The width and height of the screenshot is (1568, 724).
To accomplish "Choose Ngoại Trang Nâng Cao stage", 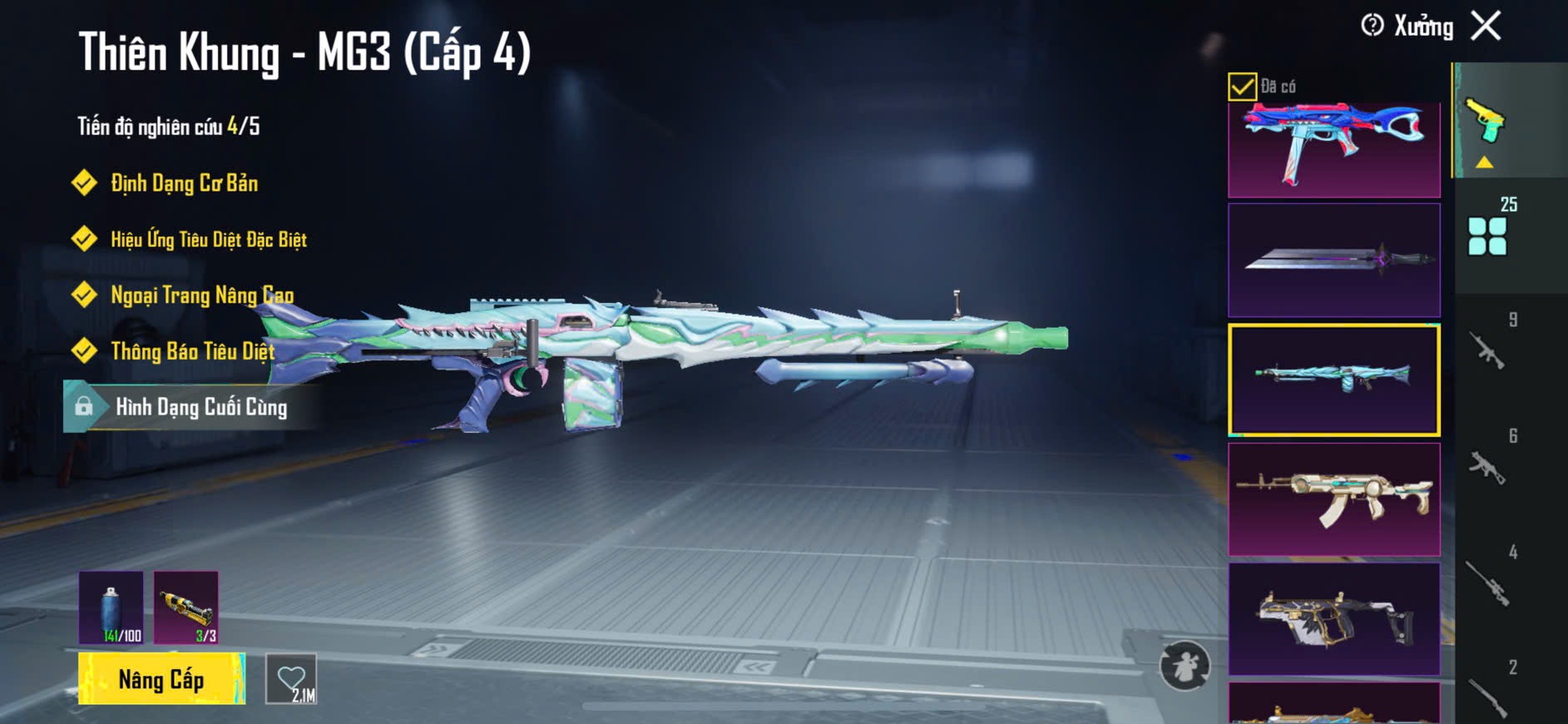I will [x=201, y=295].
